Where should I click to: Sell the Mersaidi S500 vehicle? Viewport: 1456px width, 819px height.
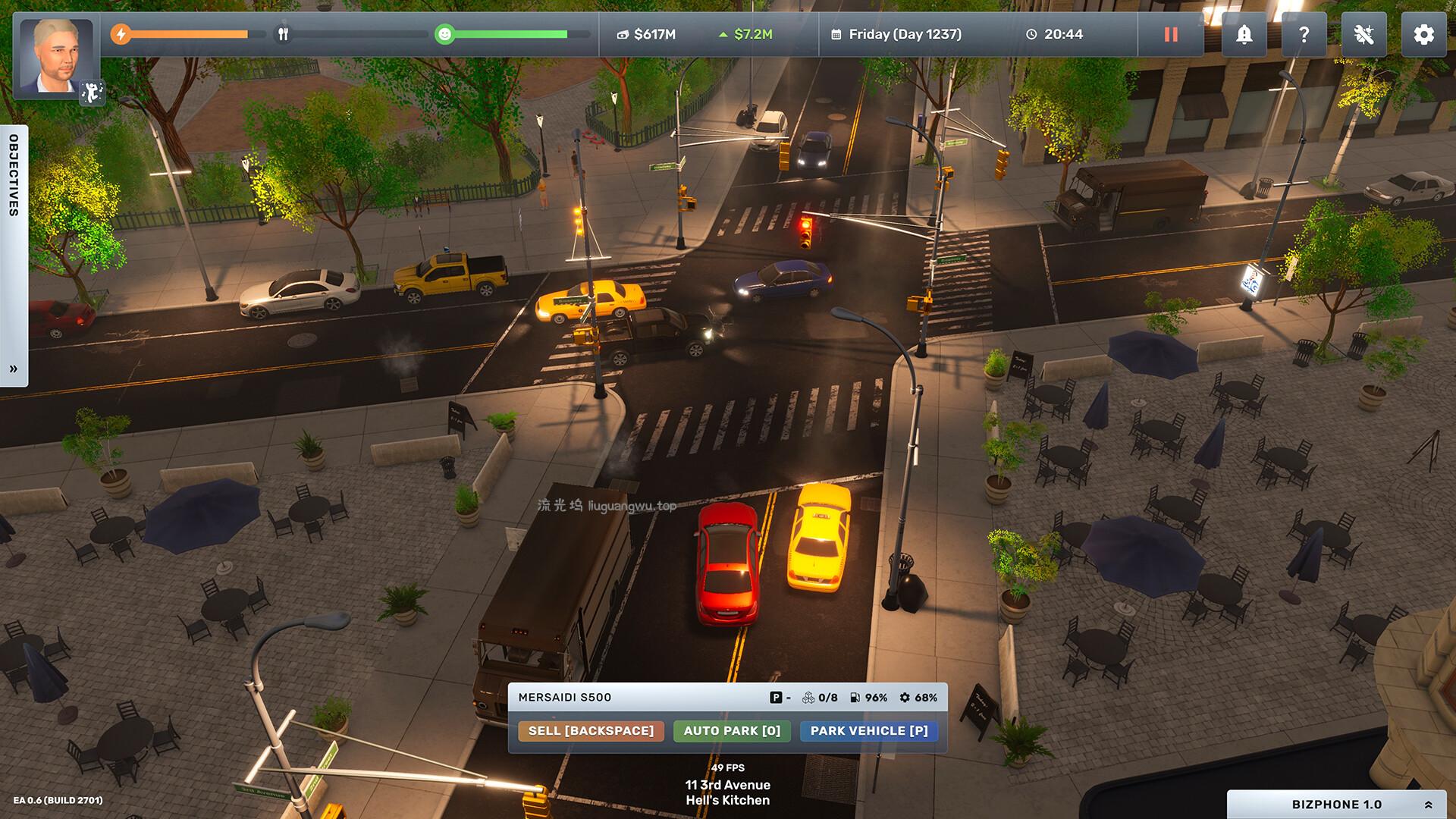pos(591,731)
